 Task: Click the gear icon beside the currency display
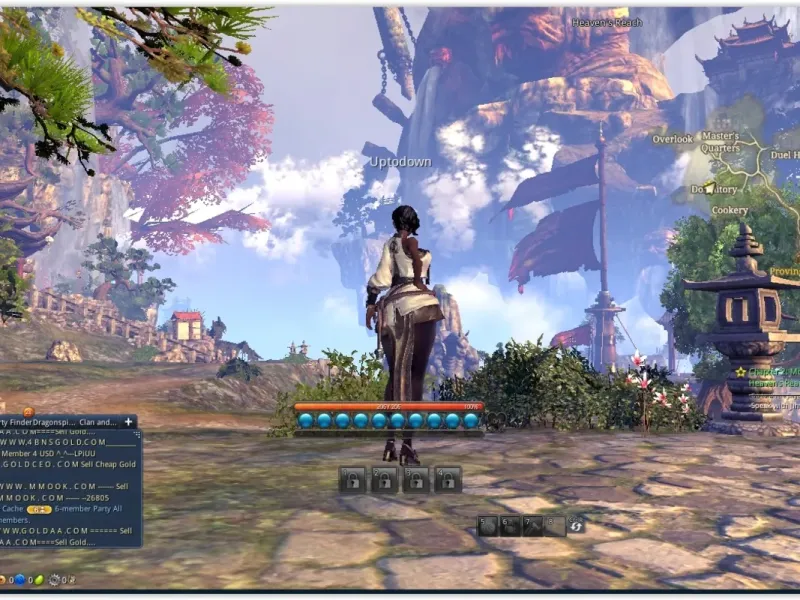click(x=54, y=579)
